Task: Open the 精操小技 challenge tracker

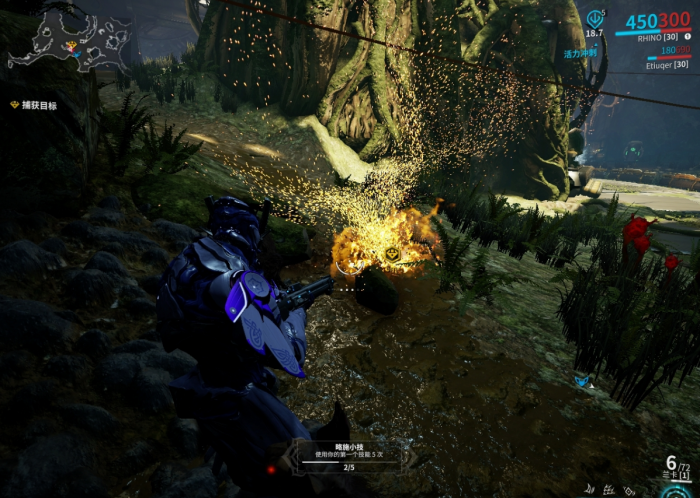Action: pyautogui.click(x=349, y=455)
